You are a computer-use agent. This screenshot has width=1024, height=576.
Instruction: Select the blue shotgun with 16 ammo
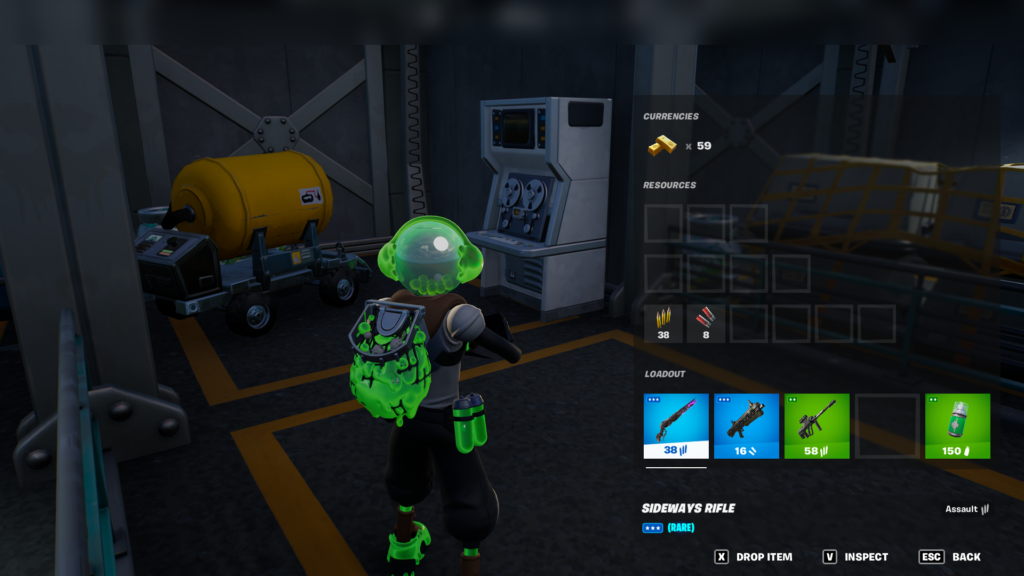746,426
